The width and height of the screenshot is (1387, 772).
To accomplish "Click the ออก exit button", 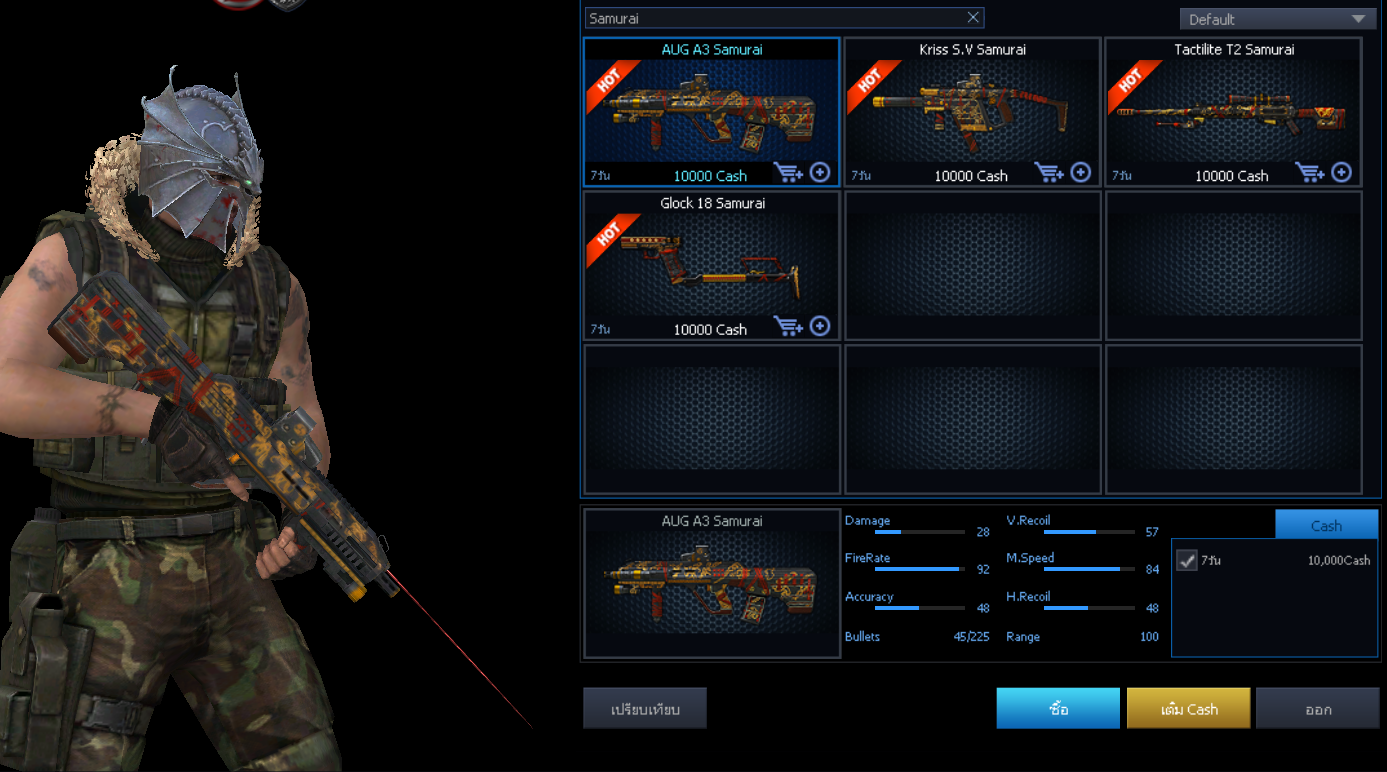I will click(x=1317, y=709).
